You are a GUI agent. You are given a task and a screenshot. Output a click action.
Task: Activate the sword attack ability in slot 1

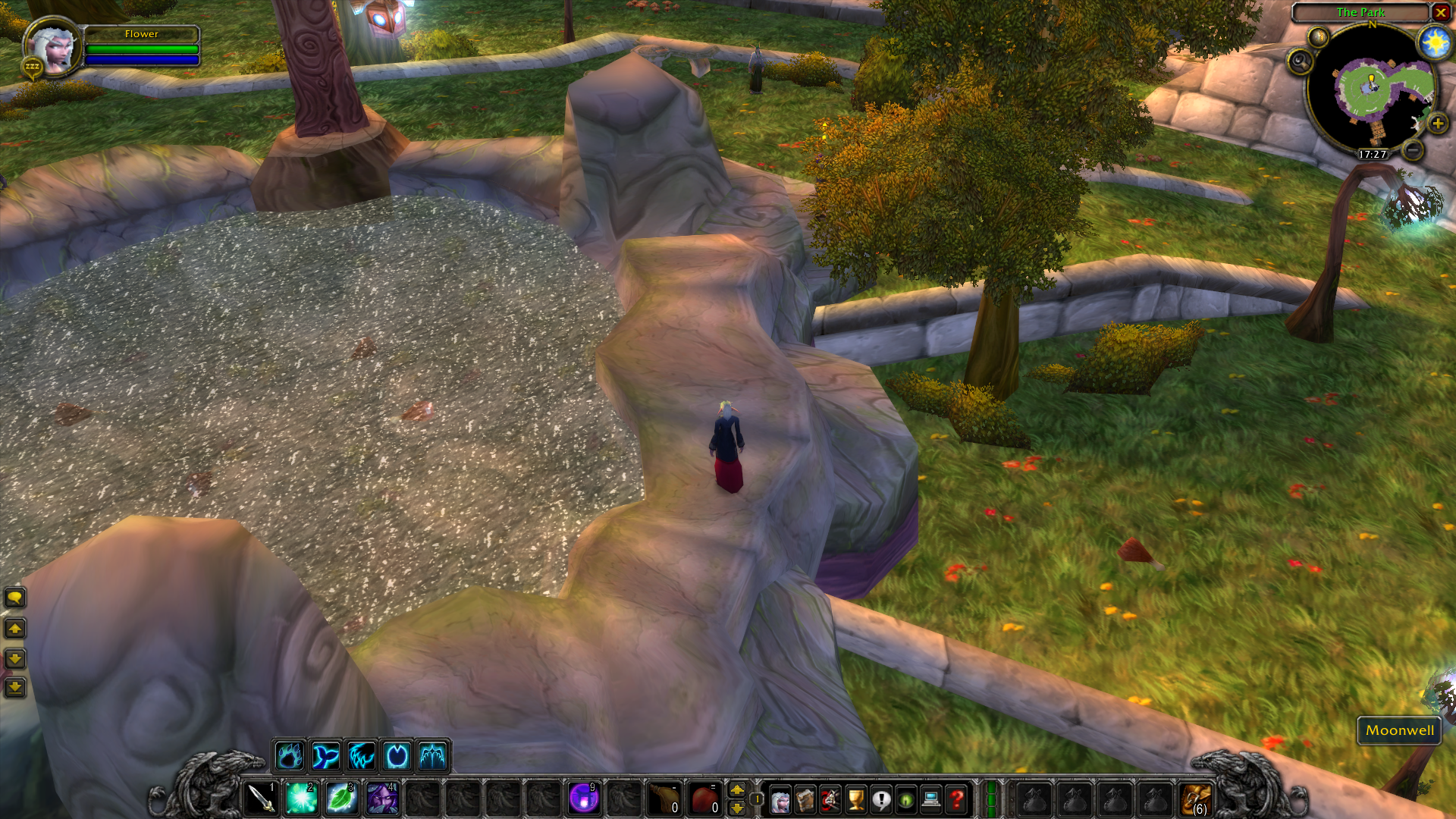[x=261, y=799]
